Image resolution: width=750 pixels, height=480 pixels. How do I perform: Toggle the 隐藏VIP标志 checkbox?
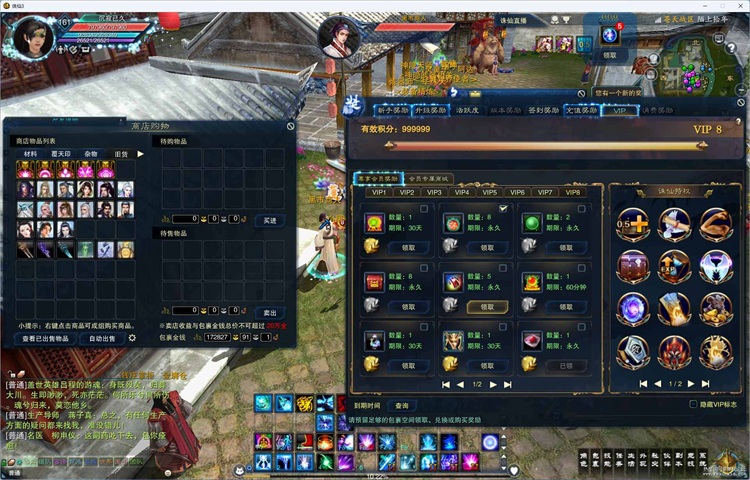pyautogui.click(x=693, y=405)
